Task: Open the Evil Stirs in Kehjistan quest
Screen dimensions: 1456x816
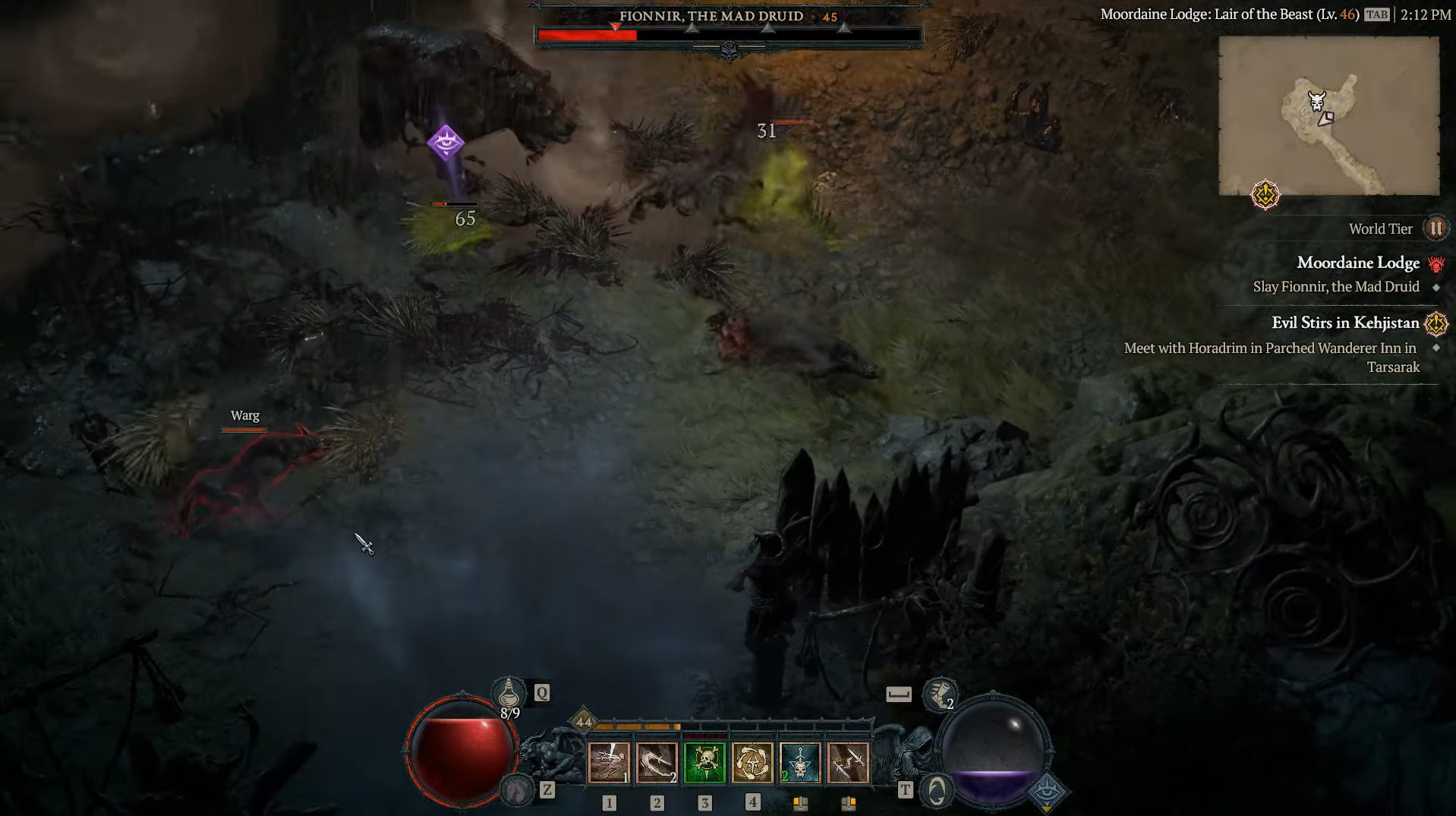Action: (1344, 323)
